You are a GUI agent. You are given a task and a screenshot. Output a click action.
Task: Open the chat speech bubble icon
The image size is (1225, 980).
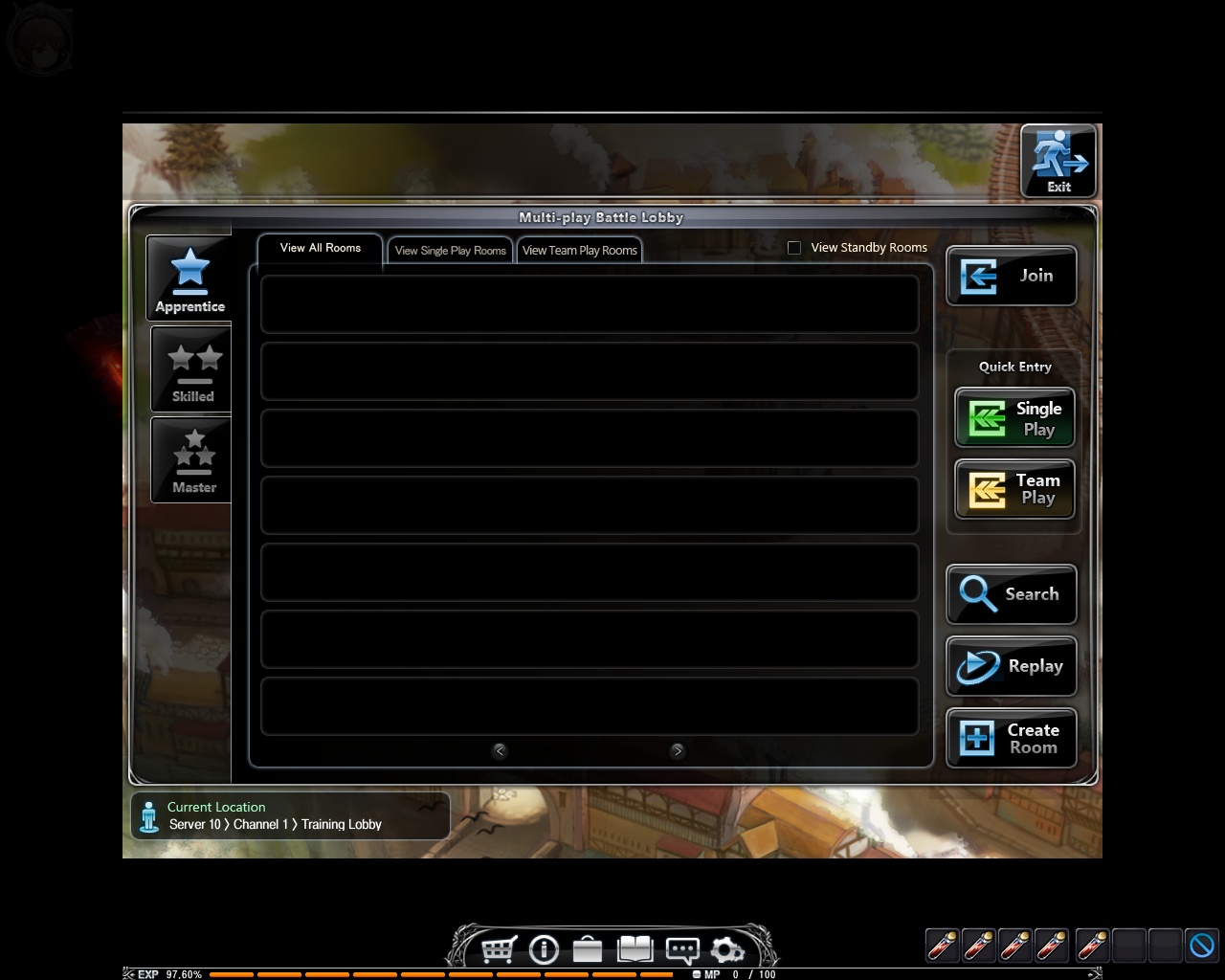[681, 949]
